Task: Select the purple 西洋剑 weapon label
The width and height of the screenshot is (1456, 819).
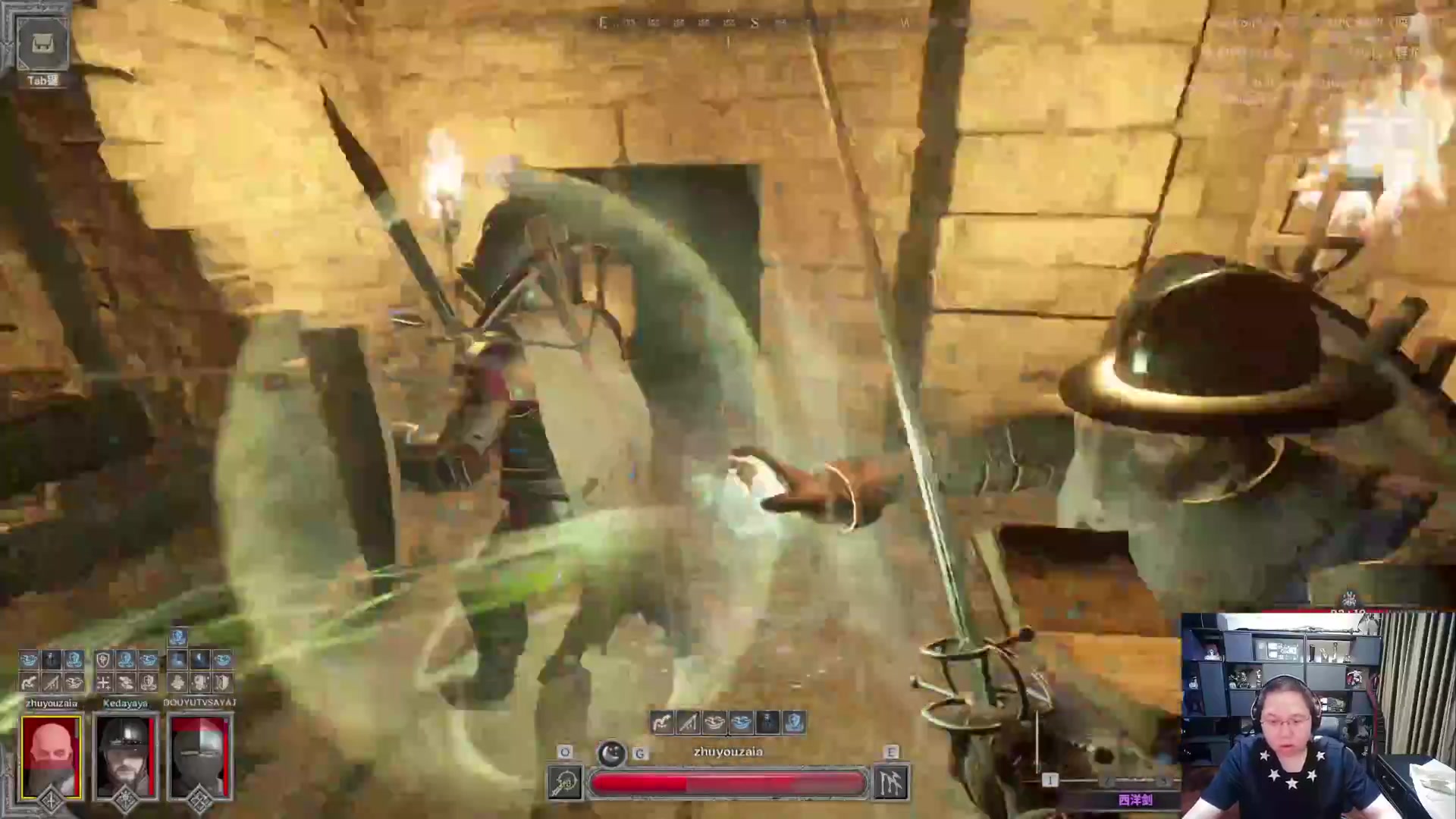Action: [x=1134, y=800]
